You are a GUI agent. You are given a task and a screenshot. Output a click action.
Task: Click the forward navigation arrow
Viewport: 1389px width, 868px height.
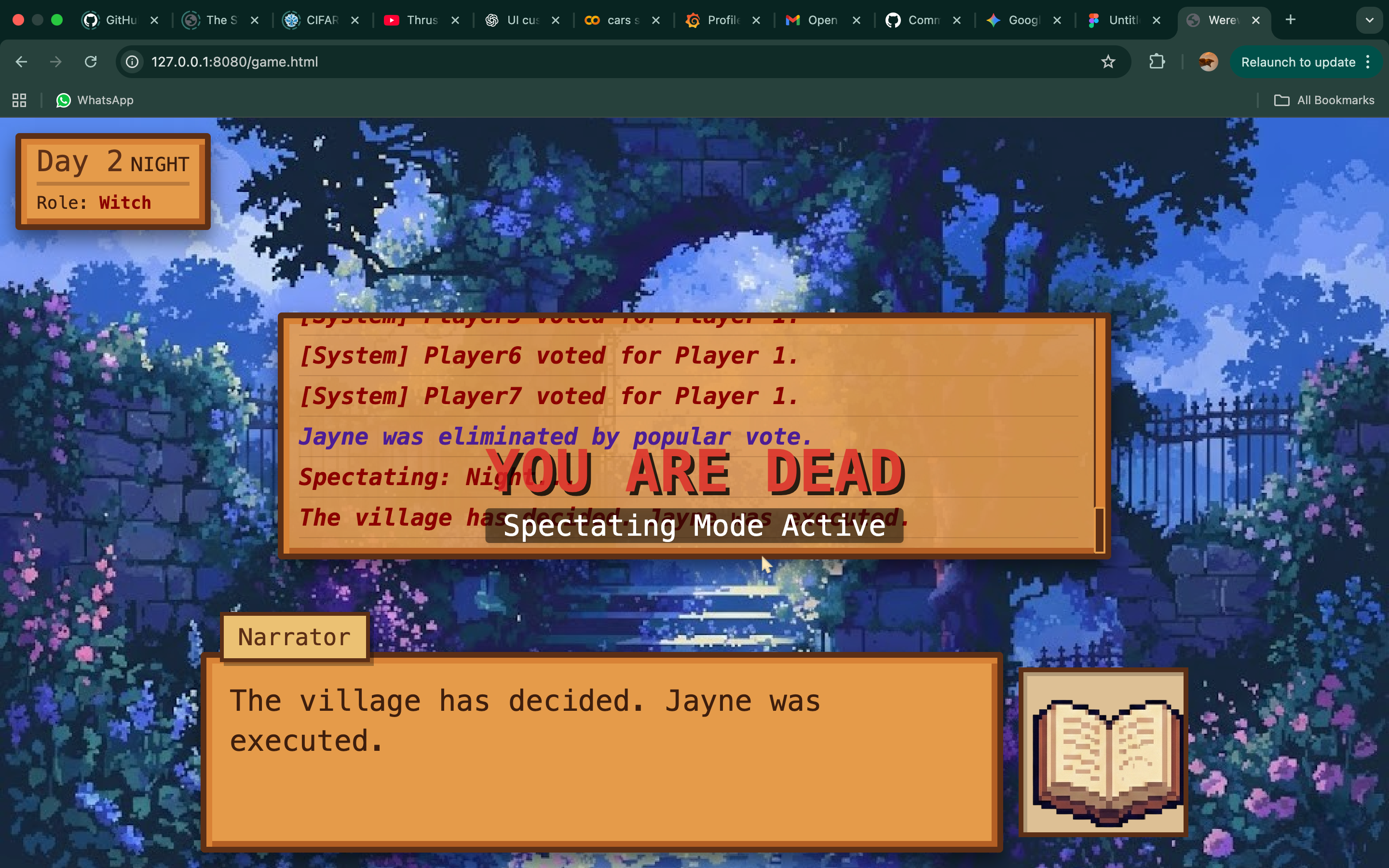point(55,61)
